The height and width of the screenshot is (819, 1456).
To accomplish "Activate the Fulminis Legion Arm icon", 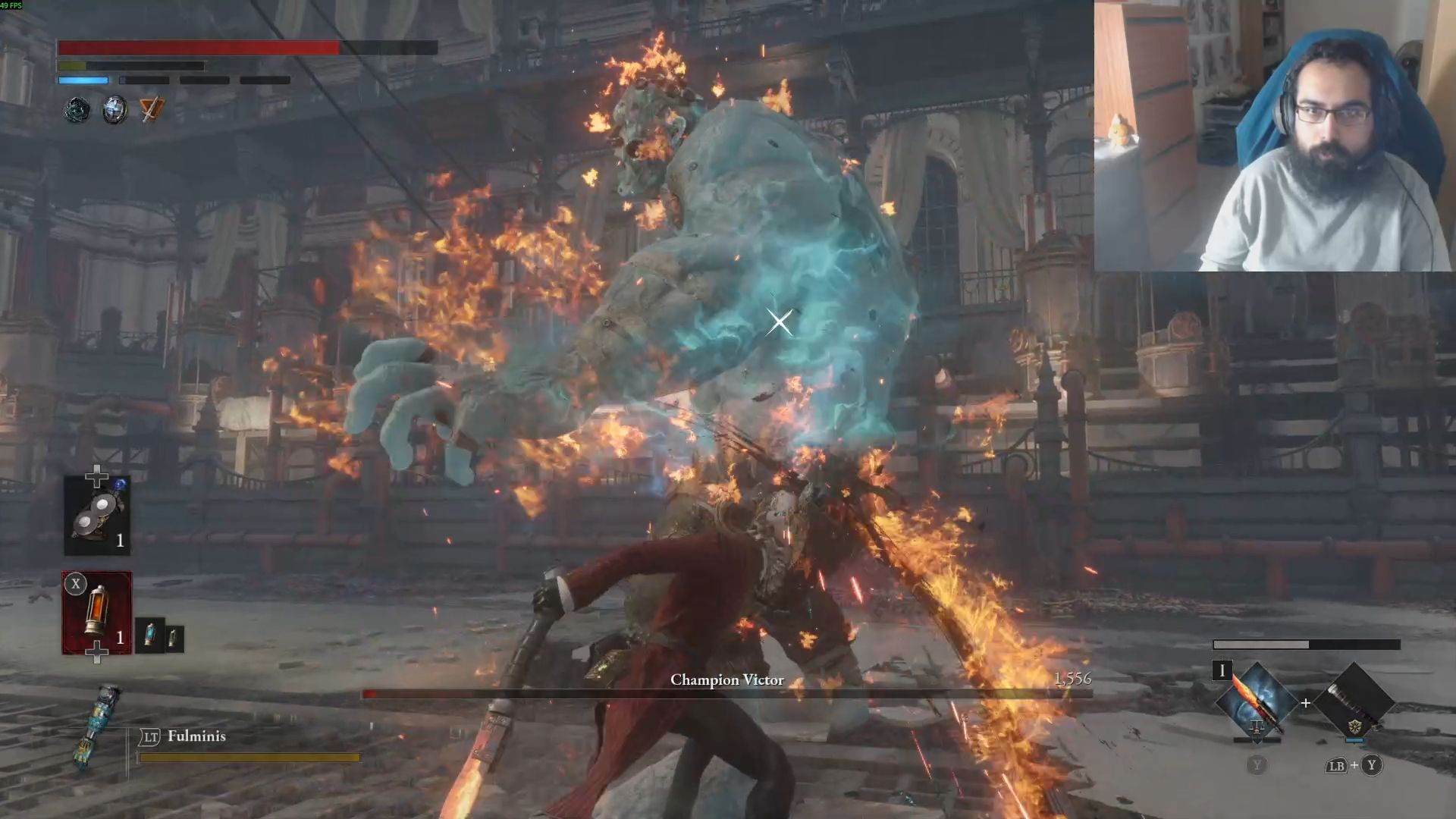I will [98, 726].
